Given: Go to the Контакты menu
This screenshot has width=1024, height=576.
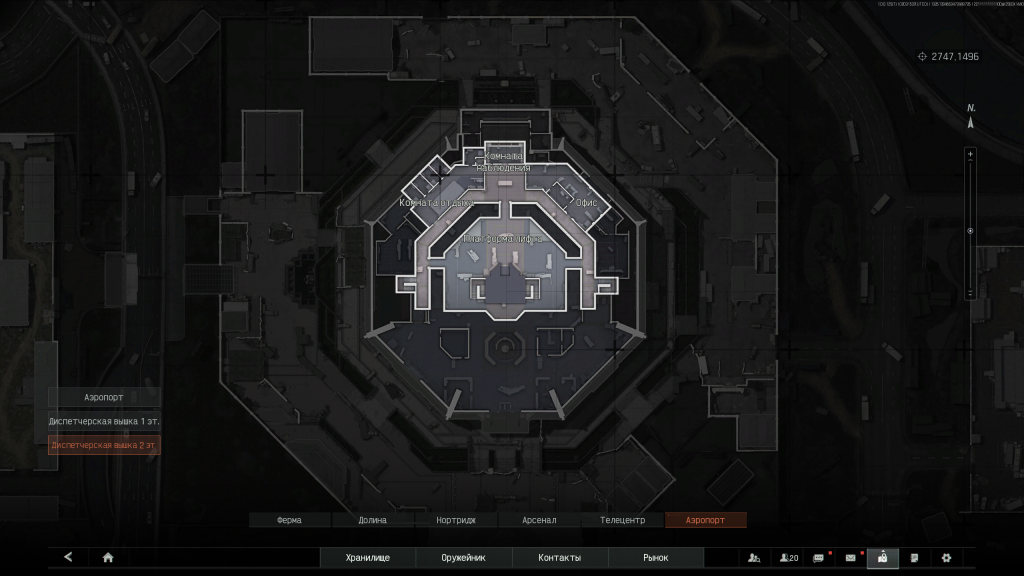Looking at the screenshot, I should pyautogui.click(x=559, y=557).
